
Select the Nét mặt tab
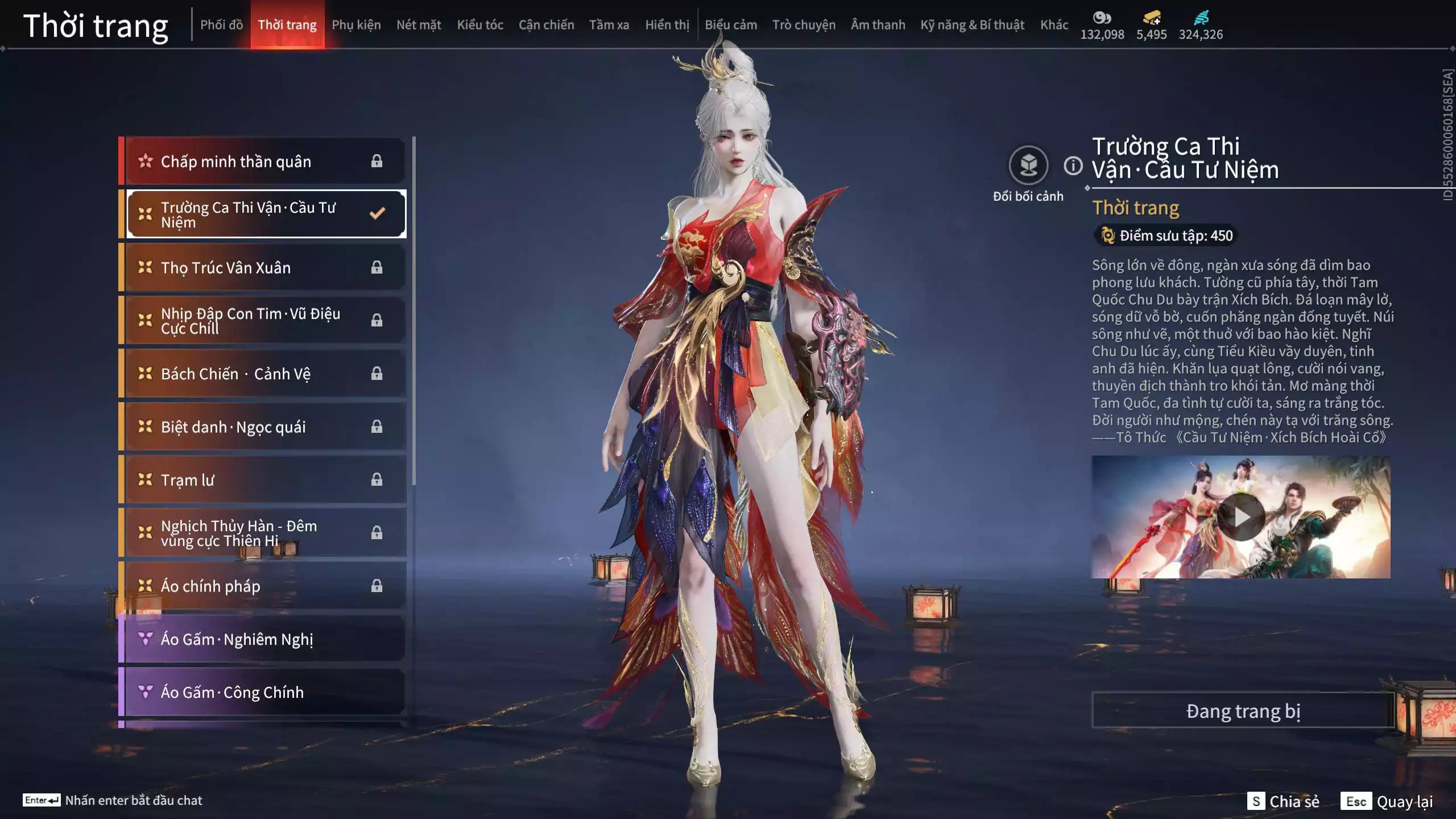click(x=419, y=25)
